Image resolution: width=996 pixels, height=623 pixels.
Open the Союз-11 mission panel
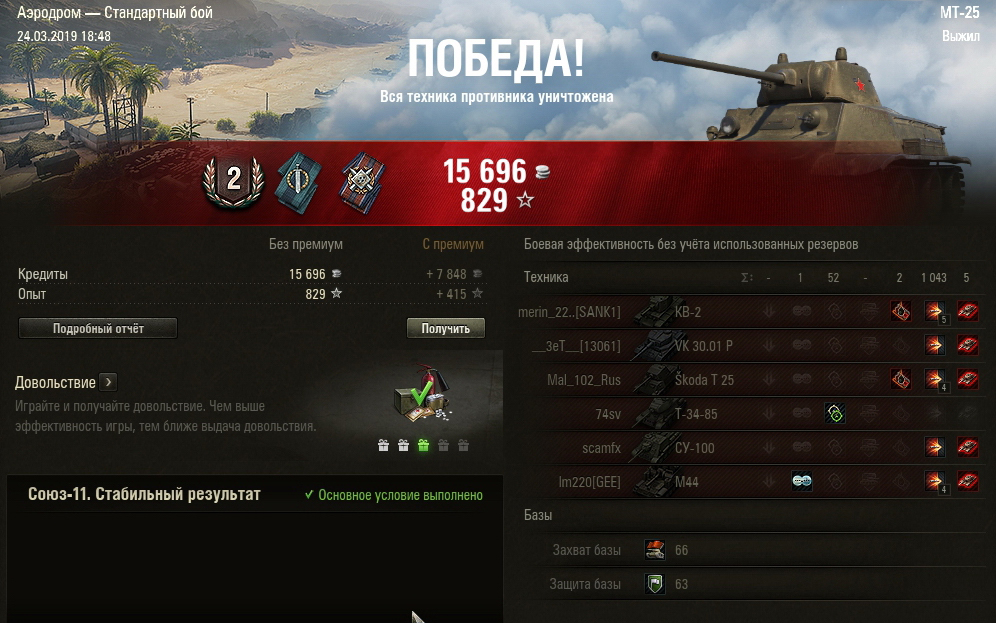[x=145, y=495]
